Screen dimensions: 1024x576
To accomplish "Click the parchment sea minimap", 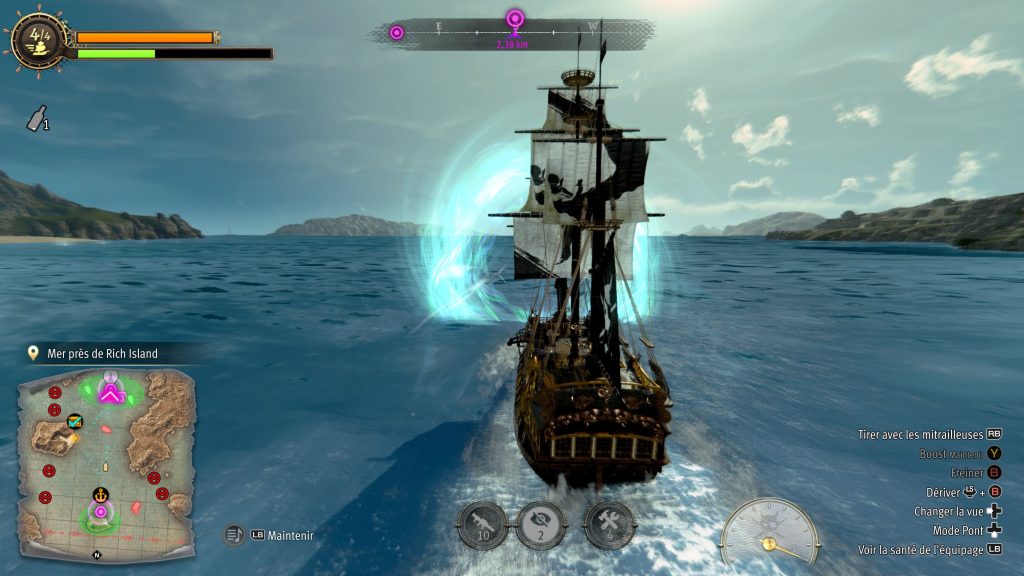I will (105, 455).
